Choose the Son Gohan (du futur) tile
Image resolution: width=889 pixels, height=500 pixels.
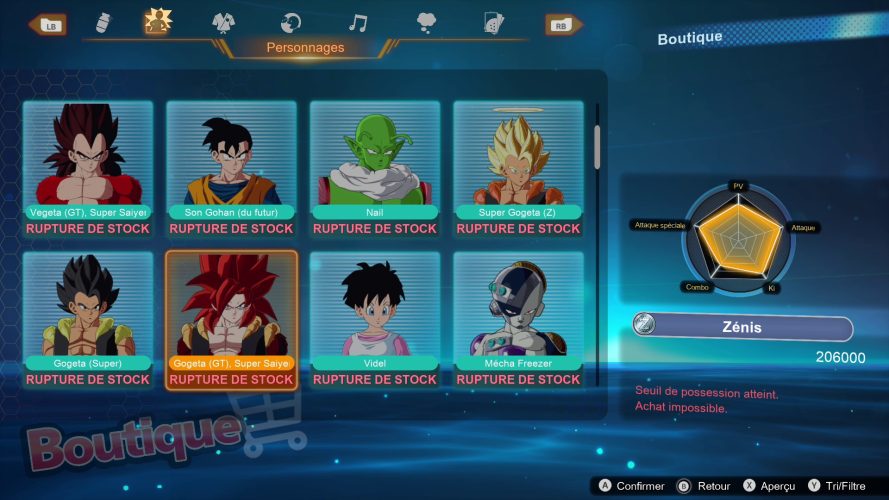(x=231, y=167)
